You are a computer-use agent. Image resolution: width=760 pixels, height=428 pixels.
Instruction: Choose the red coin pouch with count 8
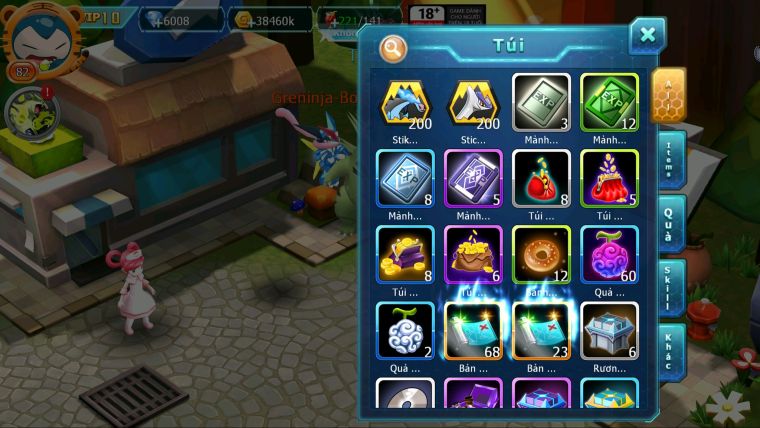click(x=541, y=178)
